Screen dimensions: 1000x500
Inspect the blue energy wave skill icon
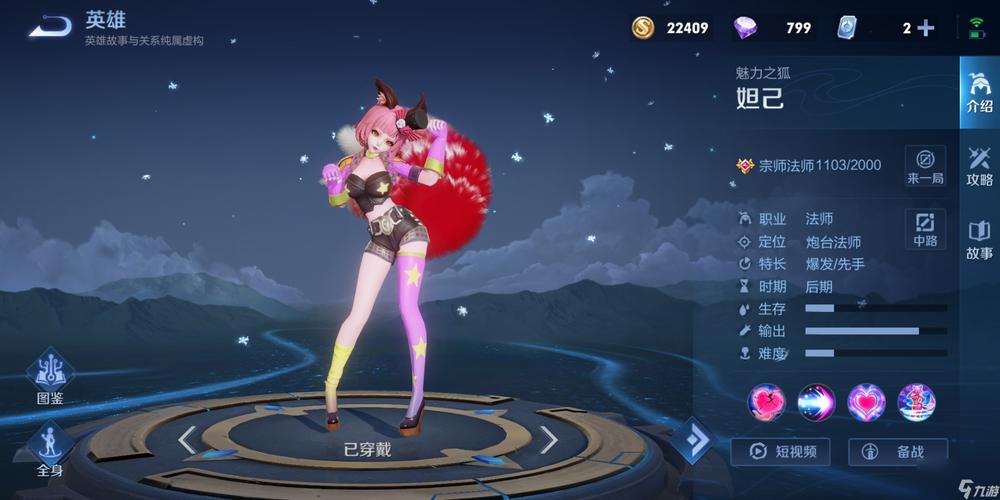(816, 402)
